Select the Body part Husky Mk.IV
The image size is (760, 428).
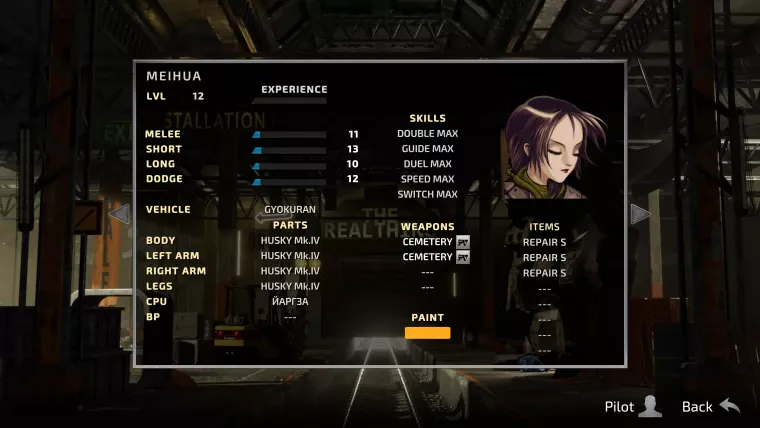(x=290, y=241)
